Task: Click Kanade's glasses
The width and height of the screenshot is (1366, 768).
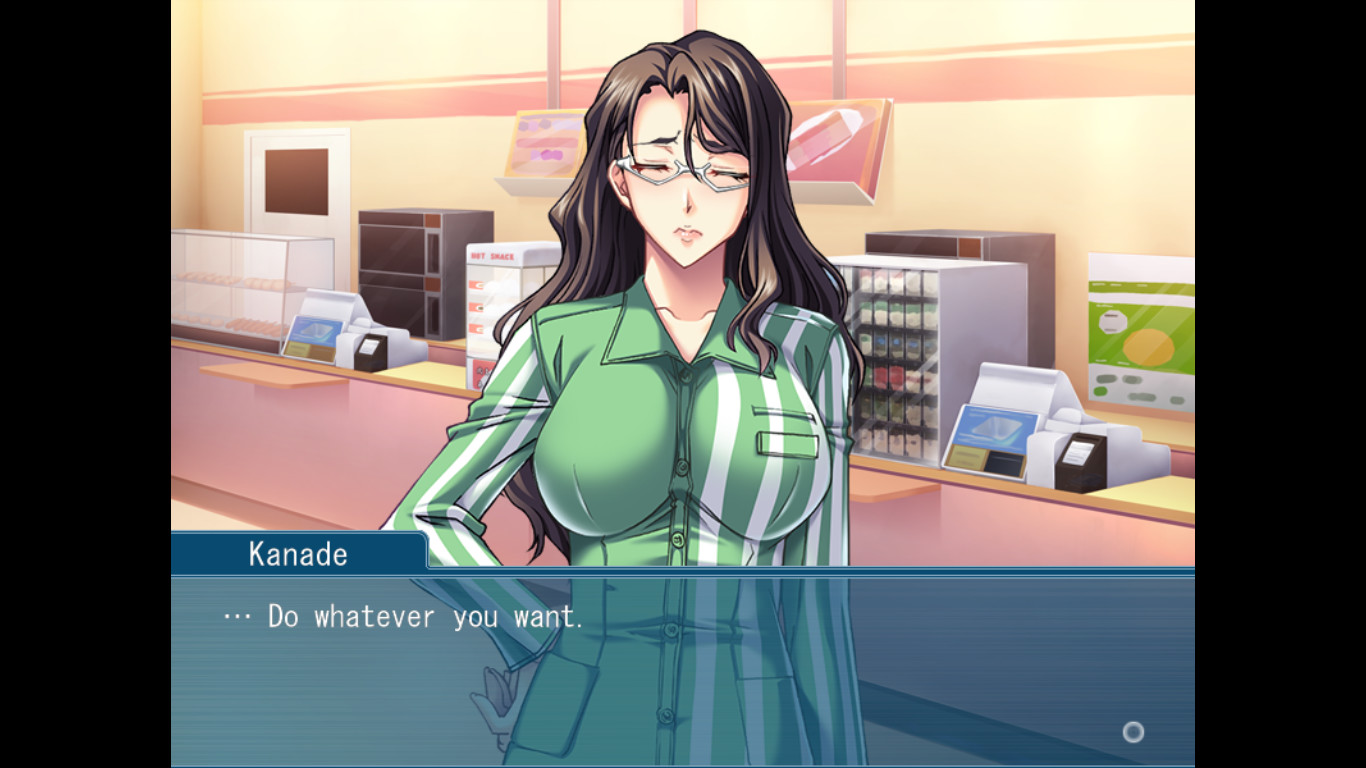Action: point(685,172)
